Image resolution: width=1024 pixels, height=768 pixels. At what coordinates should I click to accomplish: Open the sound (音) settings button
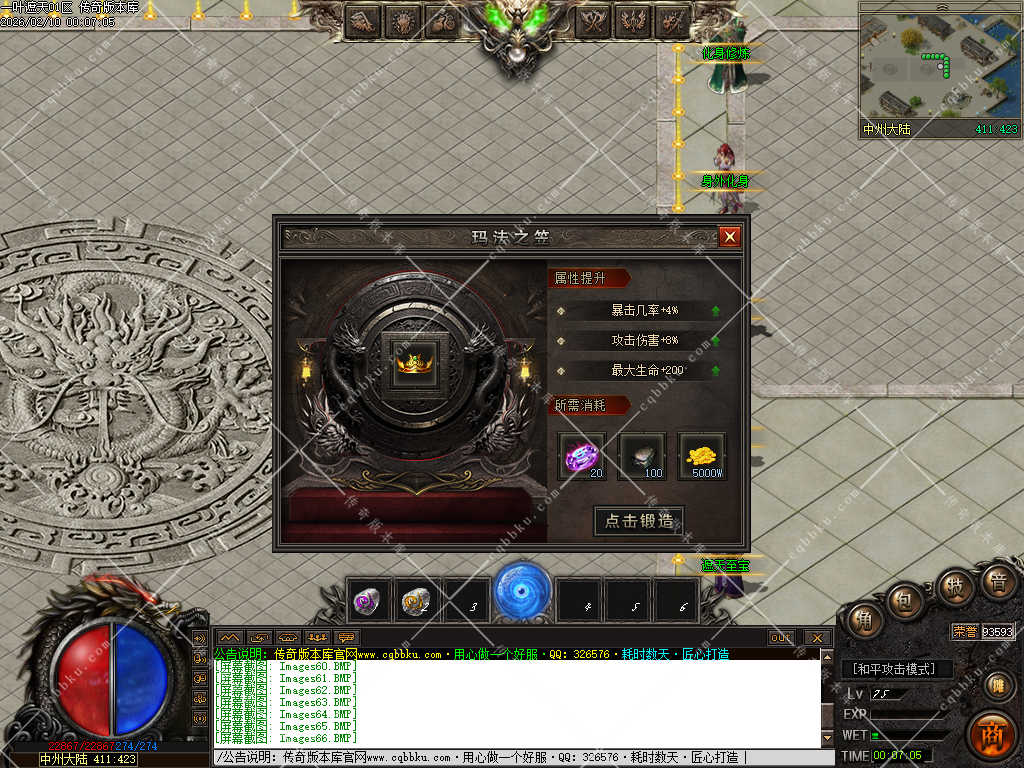click(x=998, y=580)
